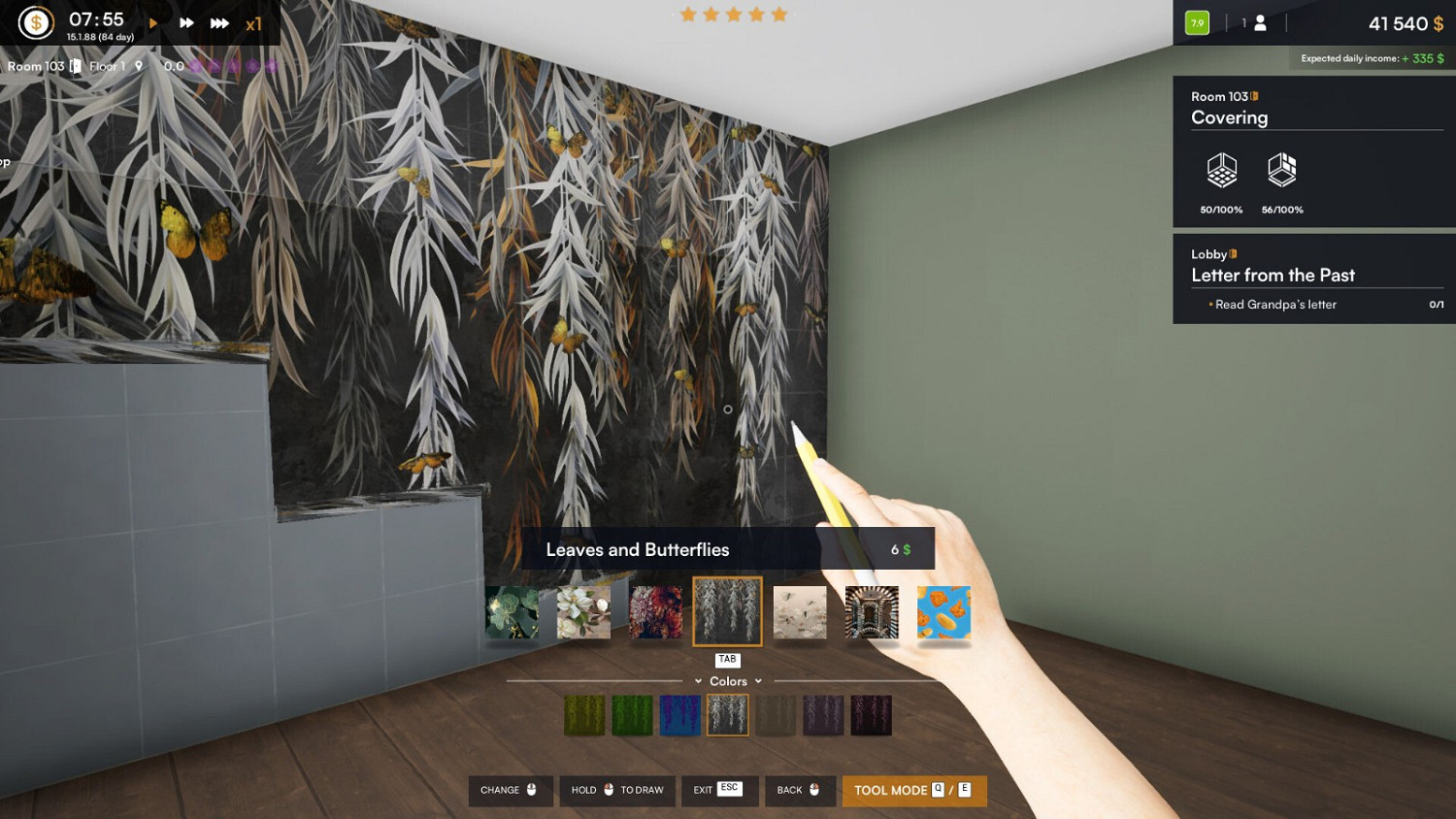This screenshot has height=819, width=1456.
Task: Click the guest count person icon
Action: point(1259,22)
